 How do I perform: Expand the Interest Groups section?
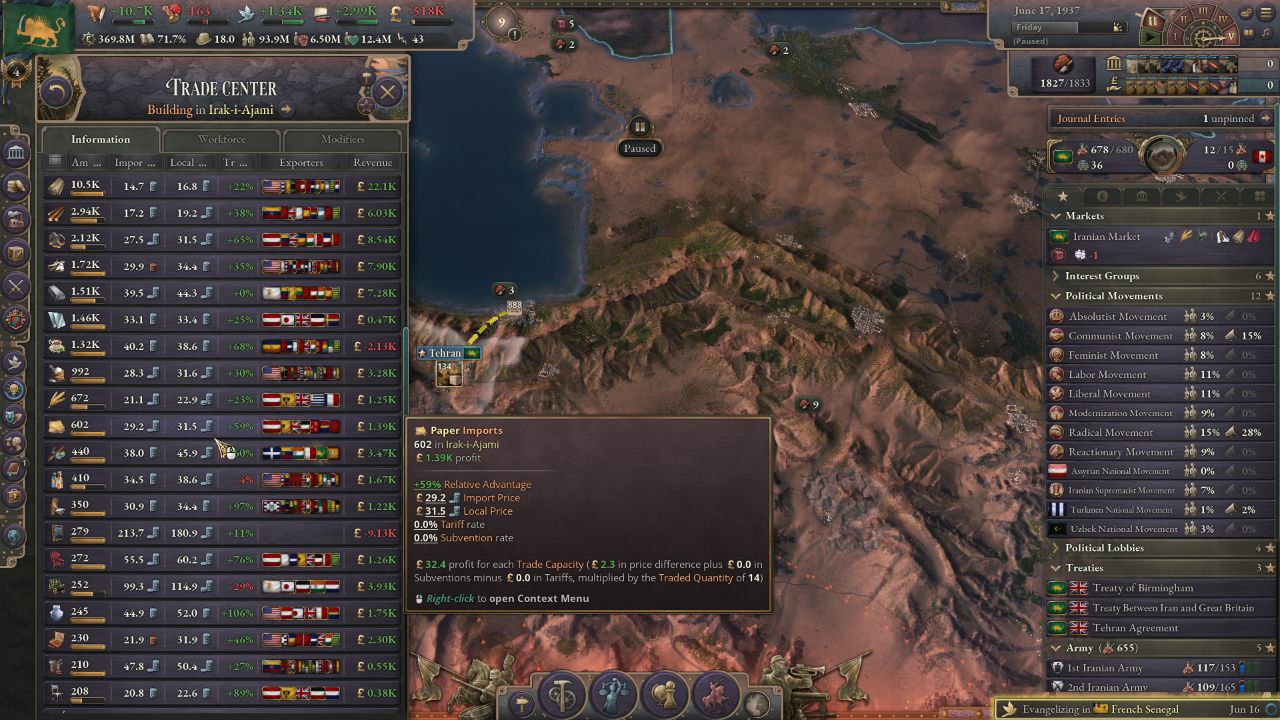1055,276
